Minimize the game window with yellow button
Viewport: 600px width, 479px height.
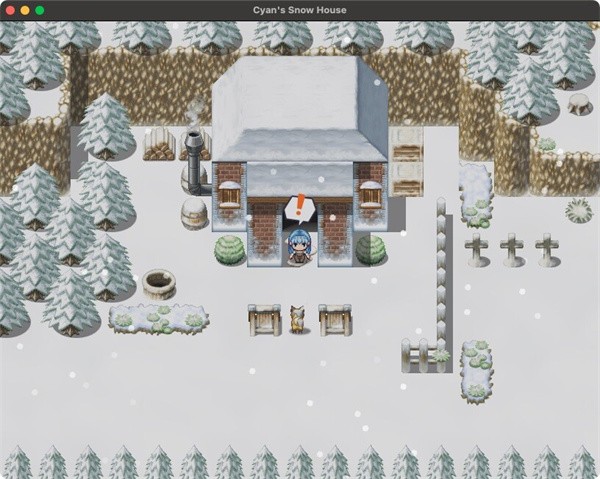26,10
